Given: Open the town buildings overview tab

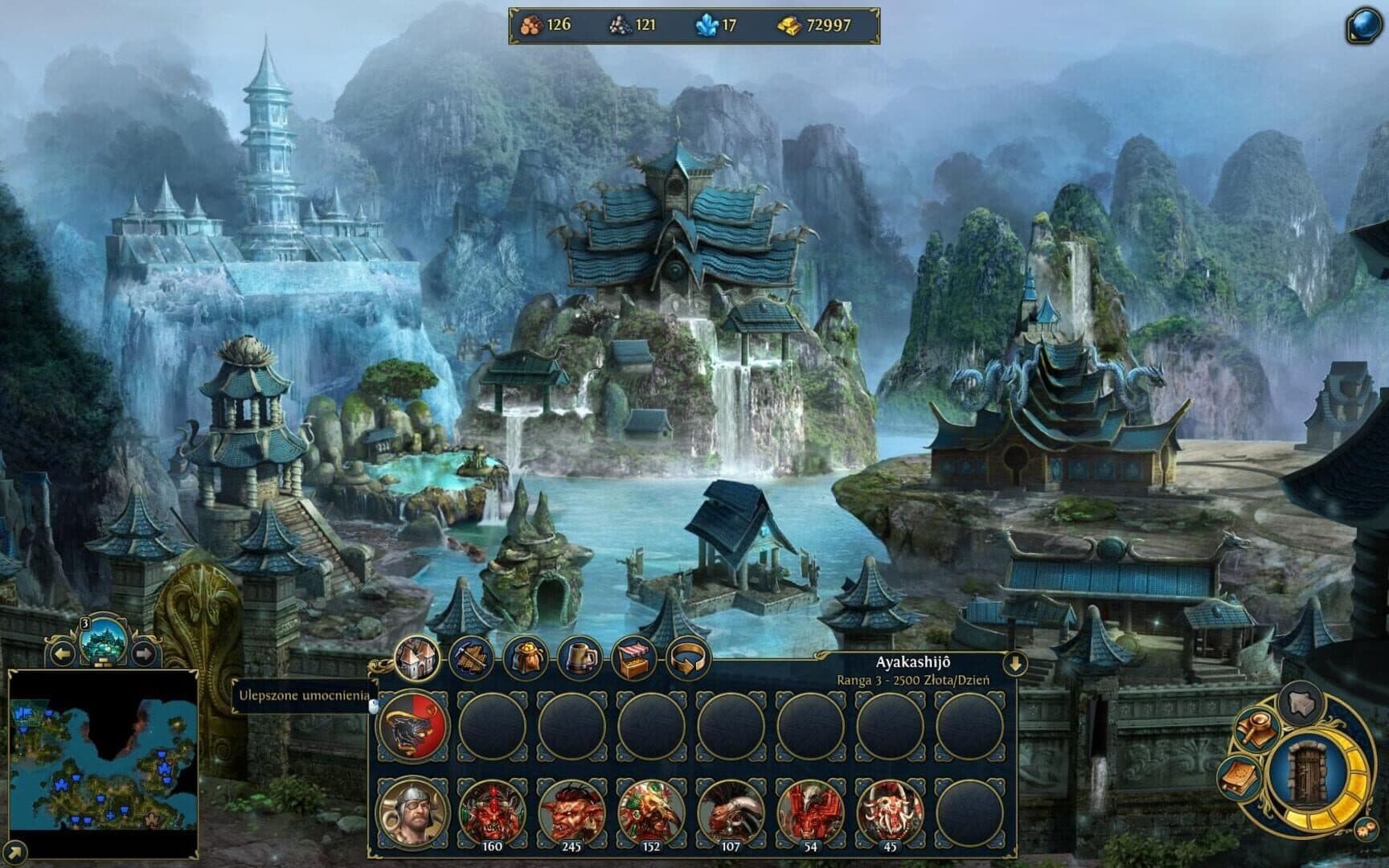Looking at the screenshot, I should point(417,659).
